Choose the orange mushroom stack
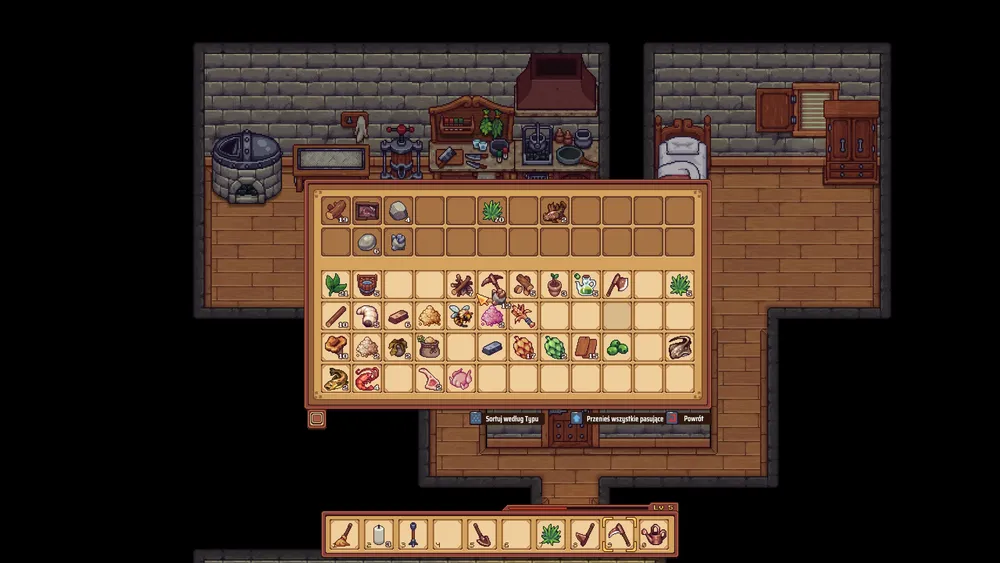This screenshot has height=563, width=1000. [336, 347]
